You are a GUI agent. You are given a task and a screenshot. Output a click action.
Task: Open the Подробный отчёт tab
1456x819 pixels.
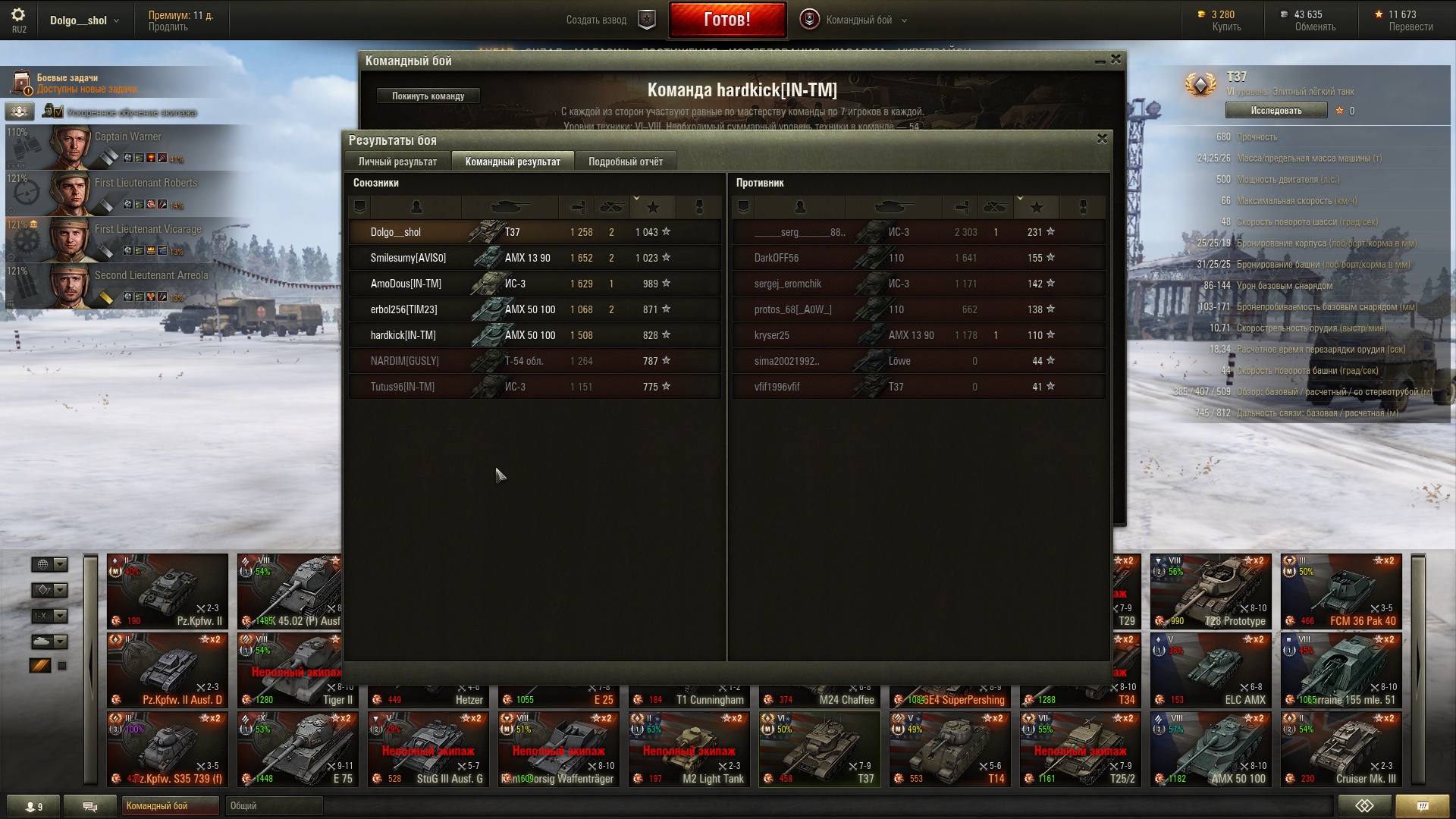[x=625, y=162]
